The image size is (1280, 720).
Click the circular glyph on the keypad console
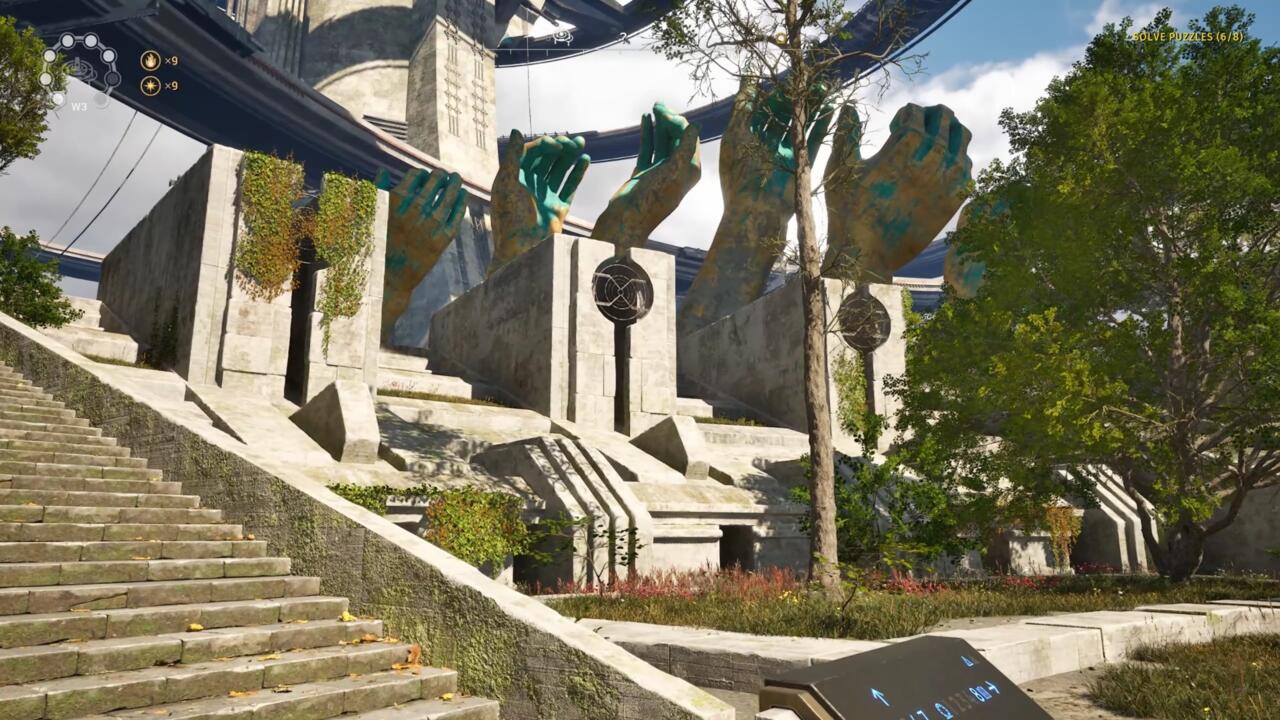point(945,710)
